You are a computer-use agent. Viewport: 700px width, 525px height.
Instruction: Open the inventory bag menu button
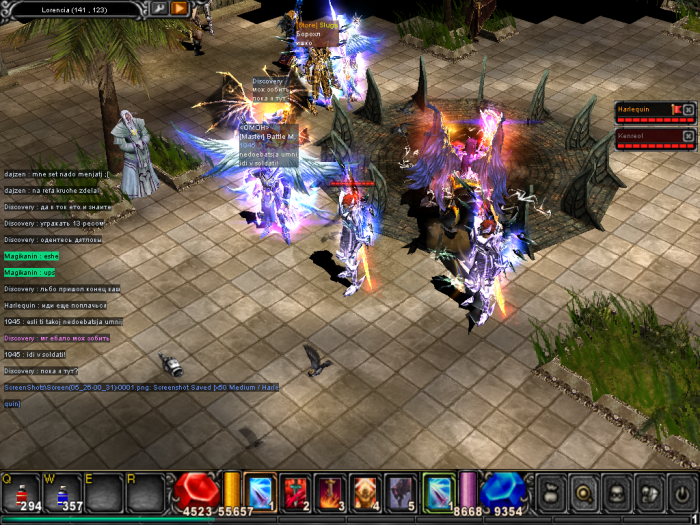pyautogui.click(x=650, y=493)
